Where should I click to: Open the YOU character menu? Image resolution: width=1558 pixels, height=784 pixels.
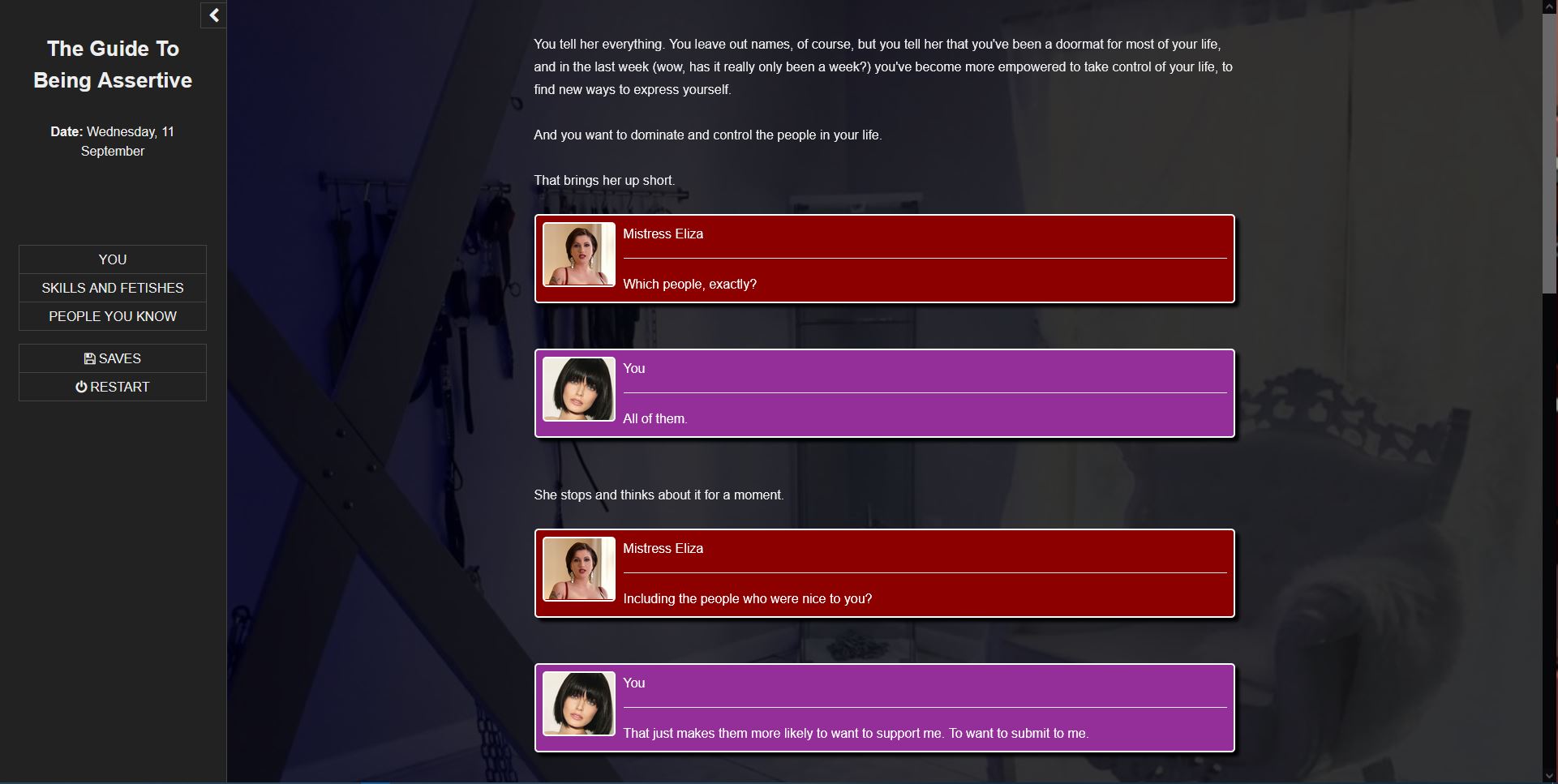[112, 259]
